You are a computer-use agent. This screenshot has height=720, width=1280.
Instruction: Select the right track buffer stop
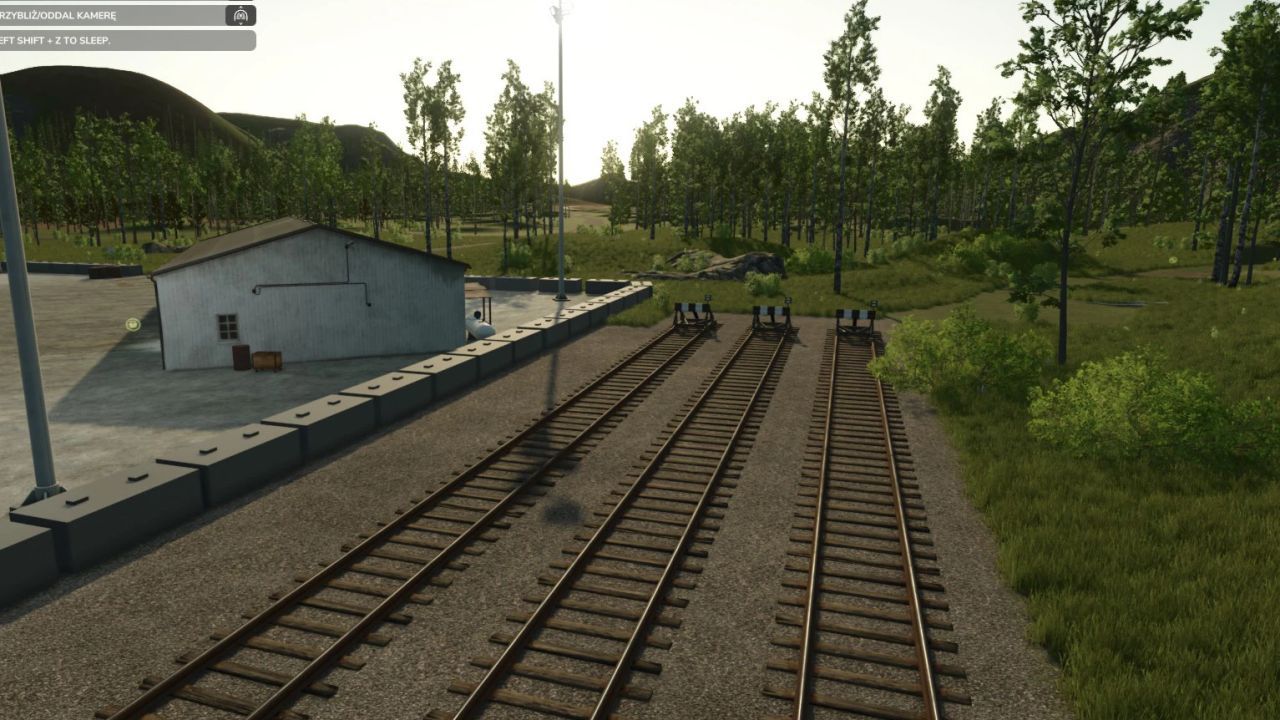click(853, 328)
